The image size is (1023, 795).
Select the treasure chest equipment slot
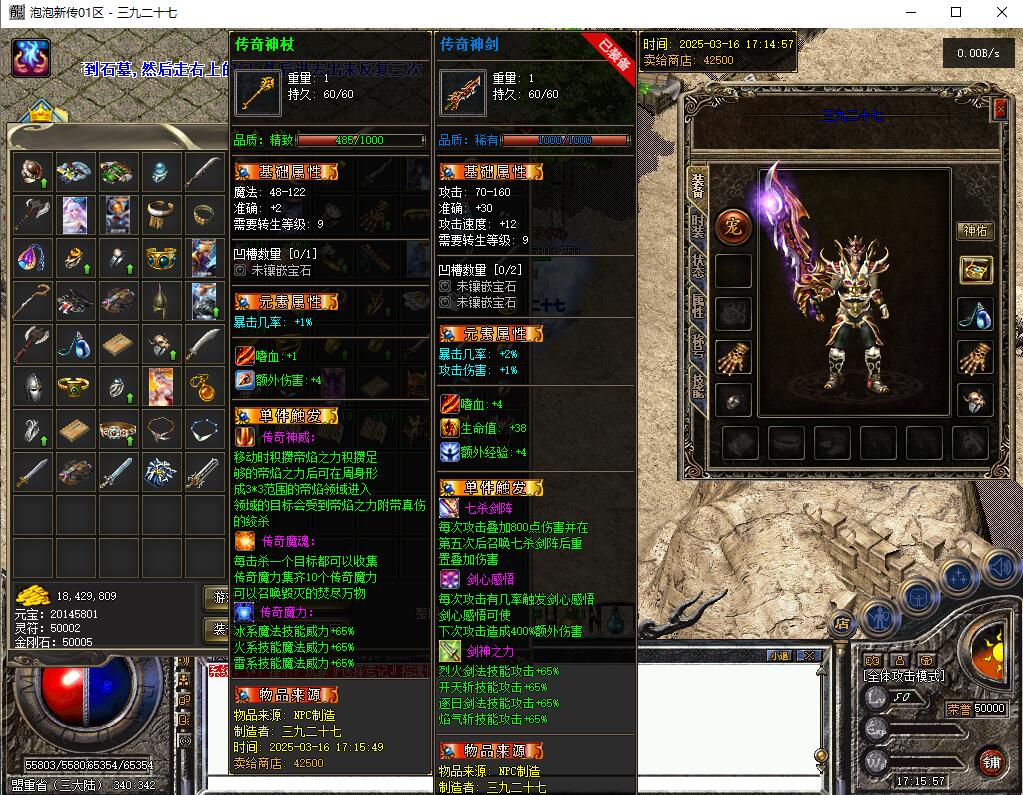(975, 270)
